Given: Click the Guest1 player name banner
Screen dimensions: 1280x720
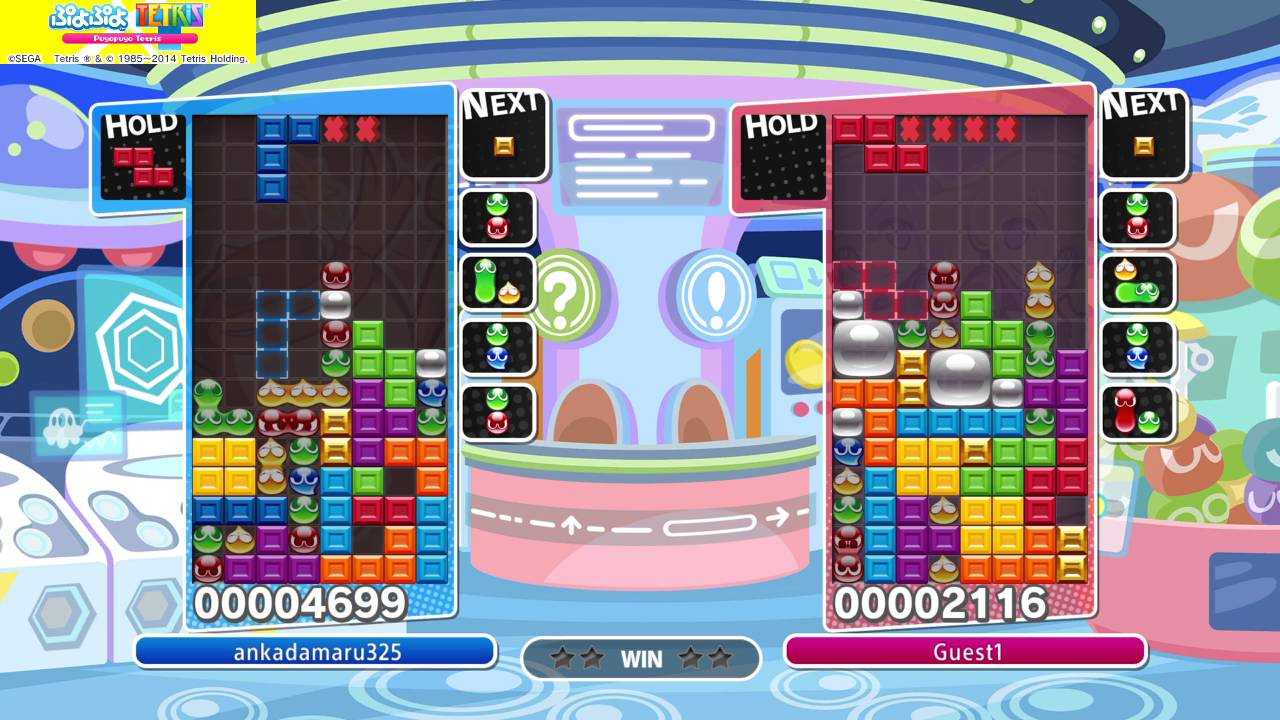Looking at the screenshot, I should (966, 652).
